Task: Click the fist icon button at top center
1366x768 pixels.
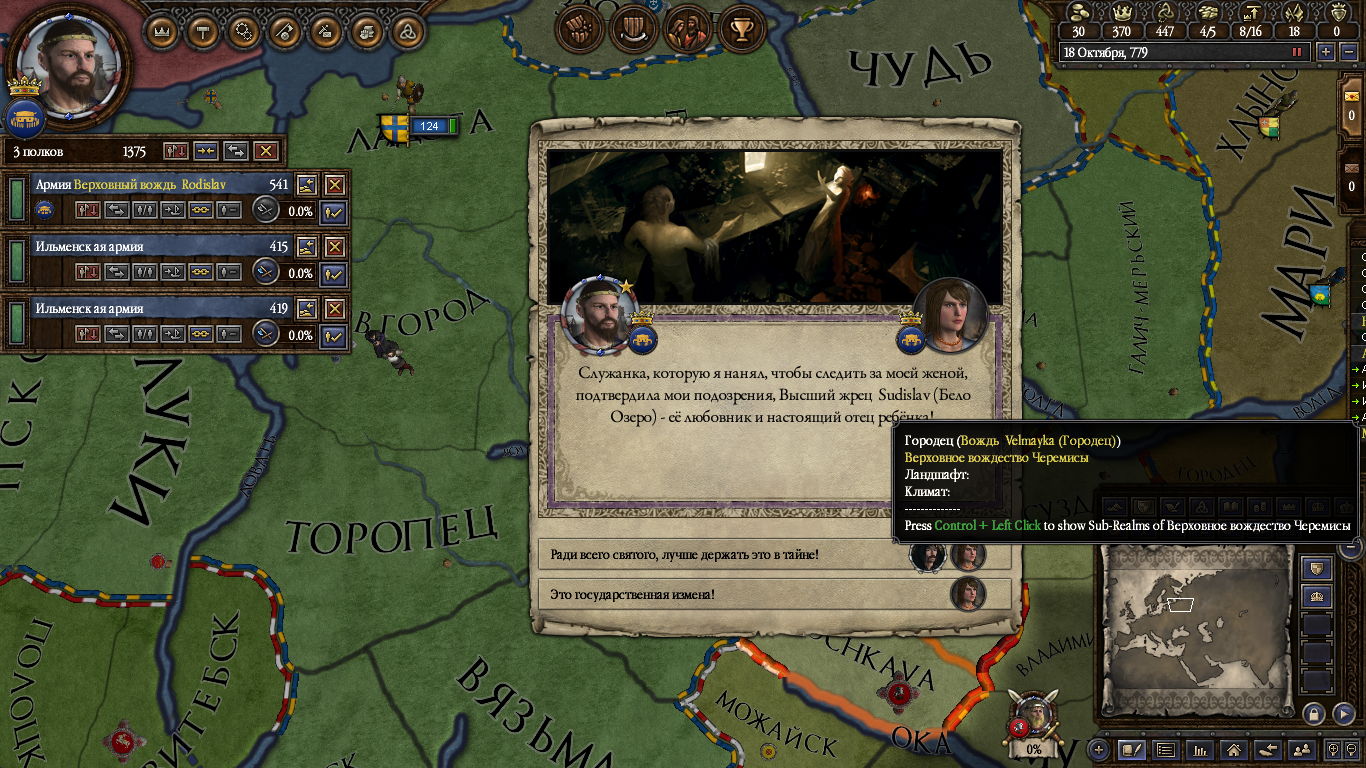Action: 578,32
